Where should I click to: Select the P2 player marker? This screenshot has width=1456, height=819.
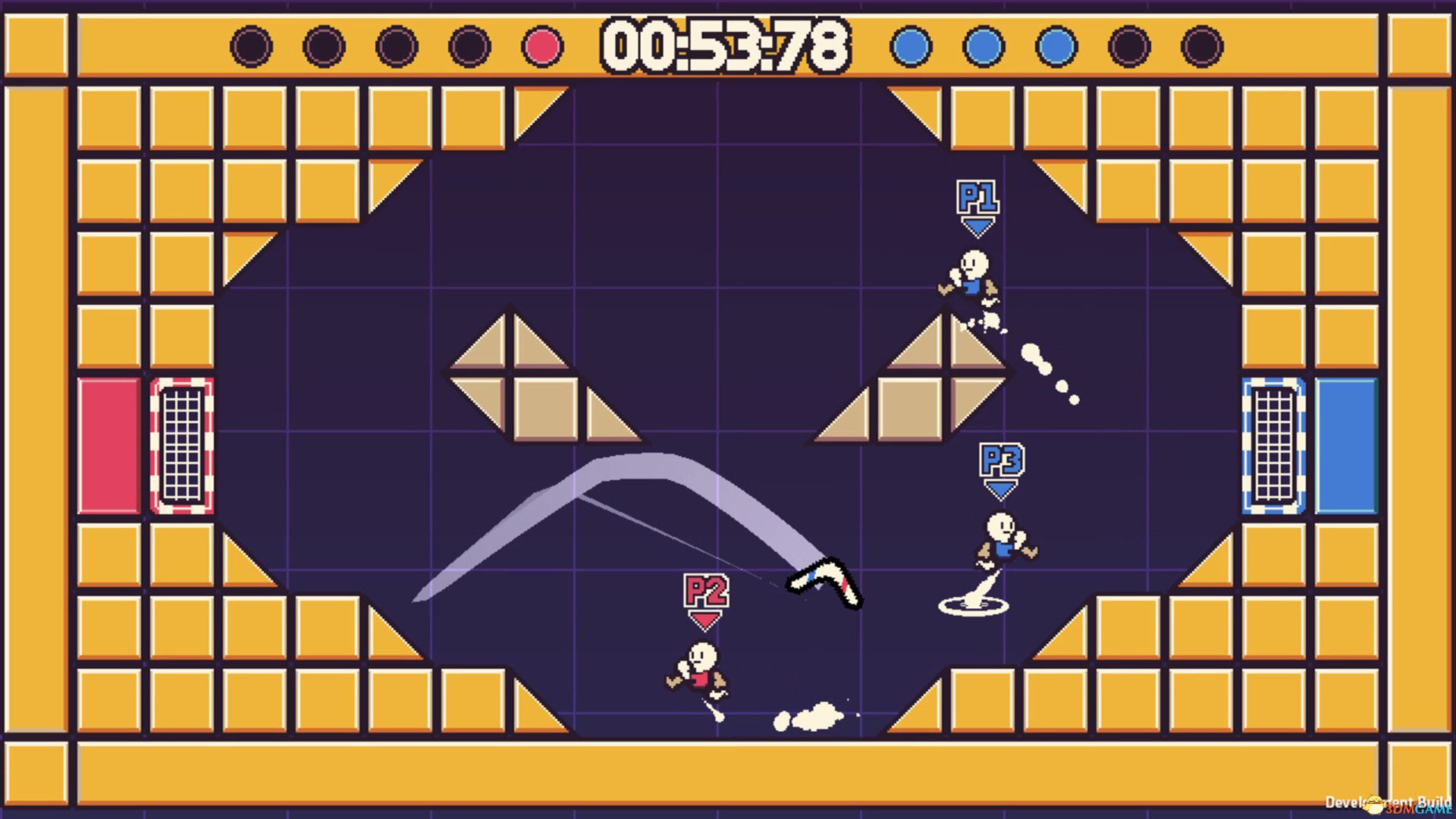[705, 589]
